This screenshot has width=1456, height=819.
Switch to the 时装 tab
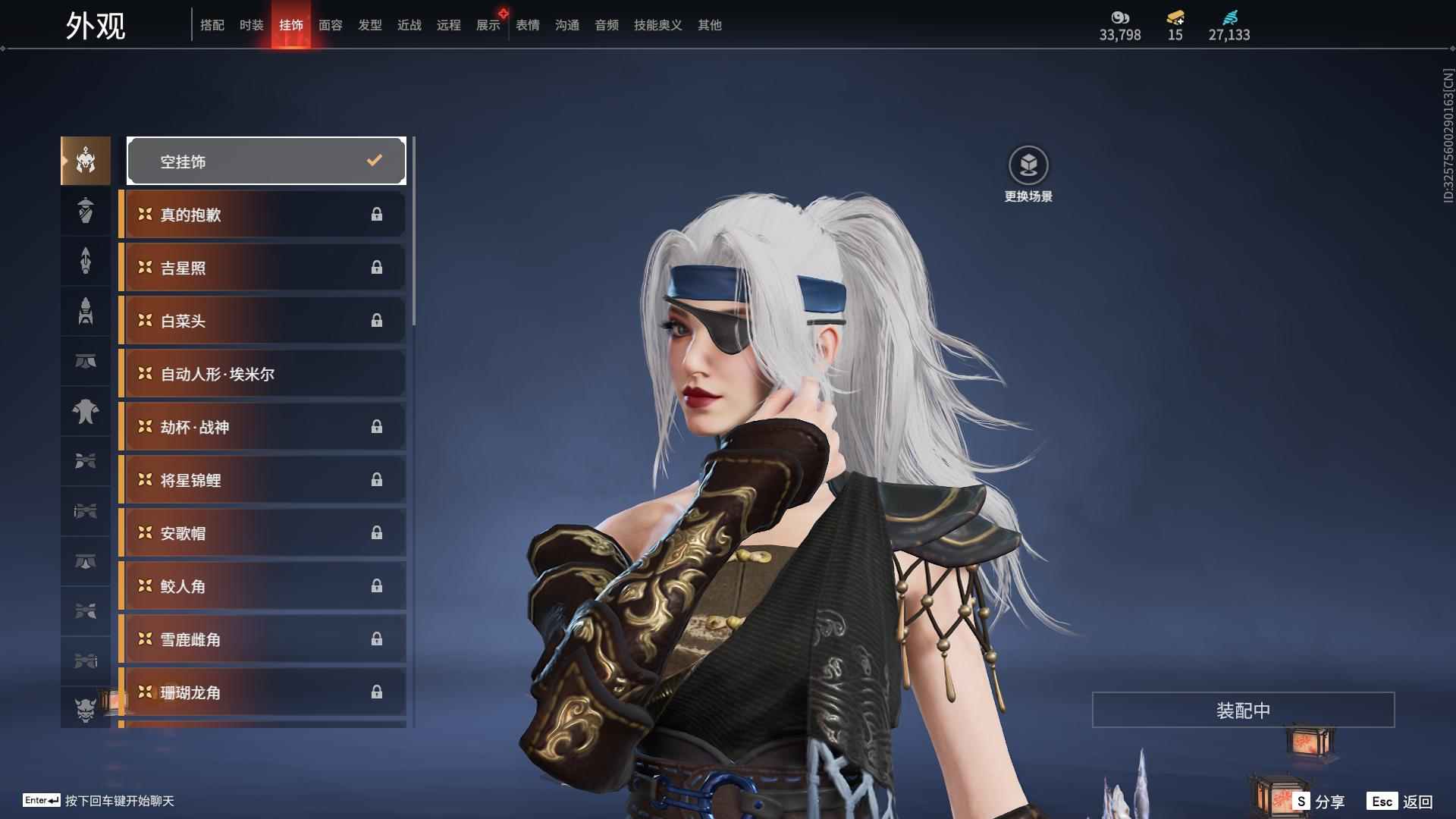point(251,25)
